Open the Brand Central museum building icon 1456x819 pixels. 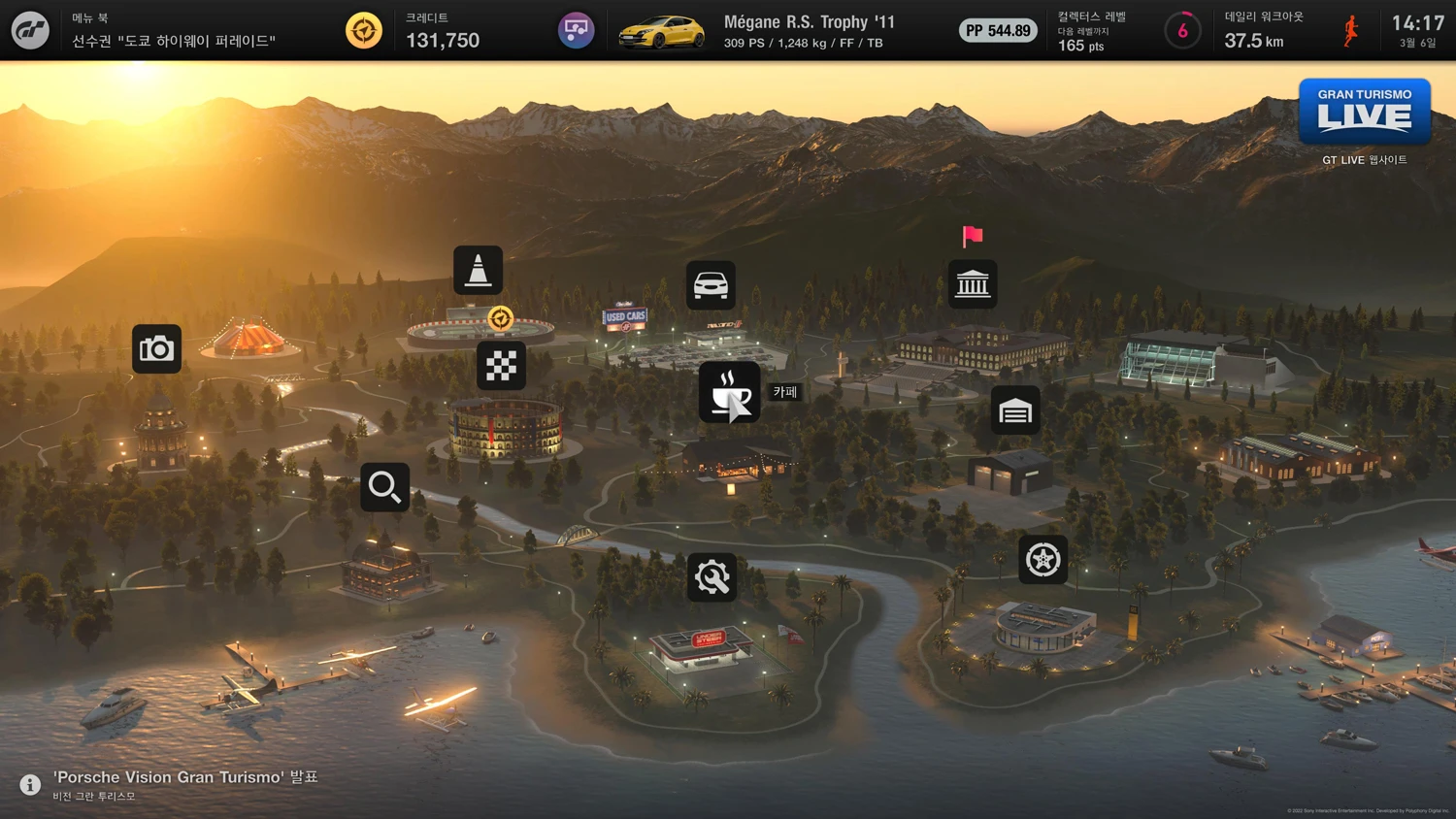[973, 284]
